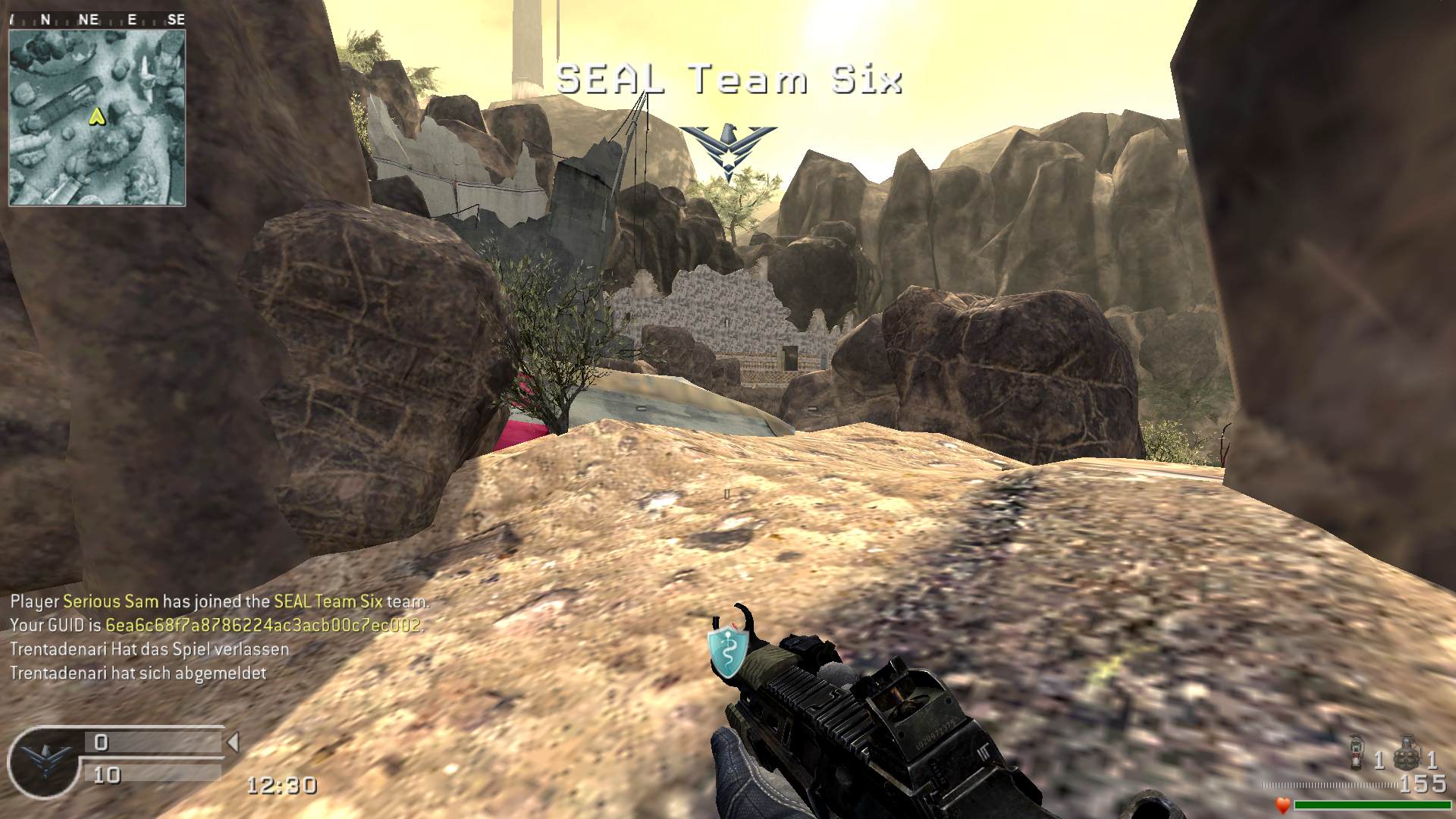The height and width of the screenshot is (819, 1456).
Task: Click the chat message about Serious Sam
Action: [220, 602]
